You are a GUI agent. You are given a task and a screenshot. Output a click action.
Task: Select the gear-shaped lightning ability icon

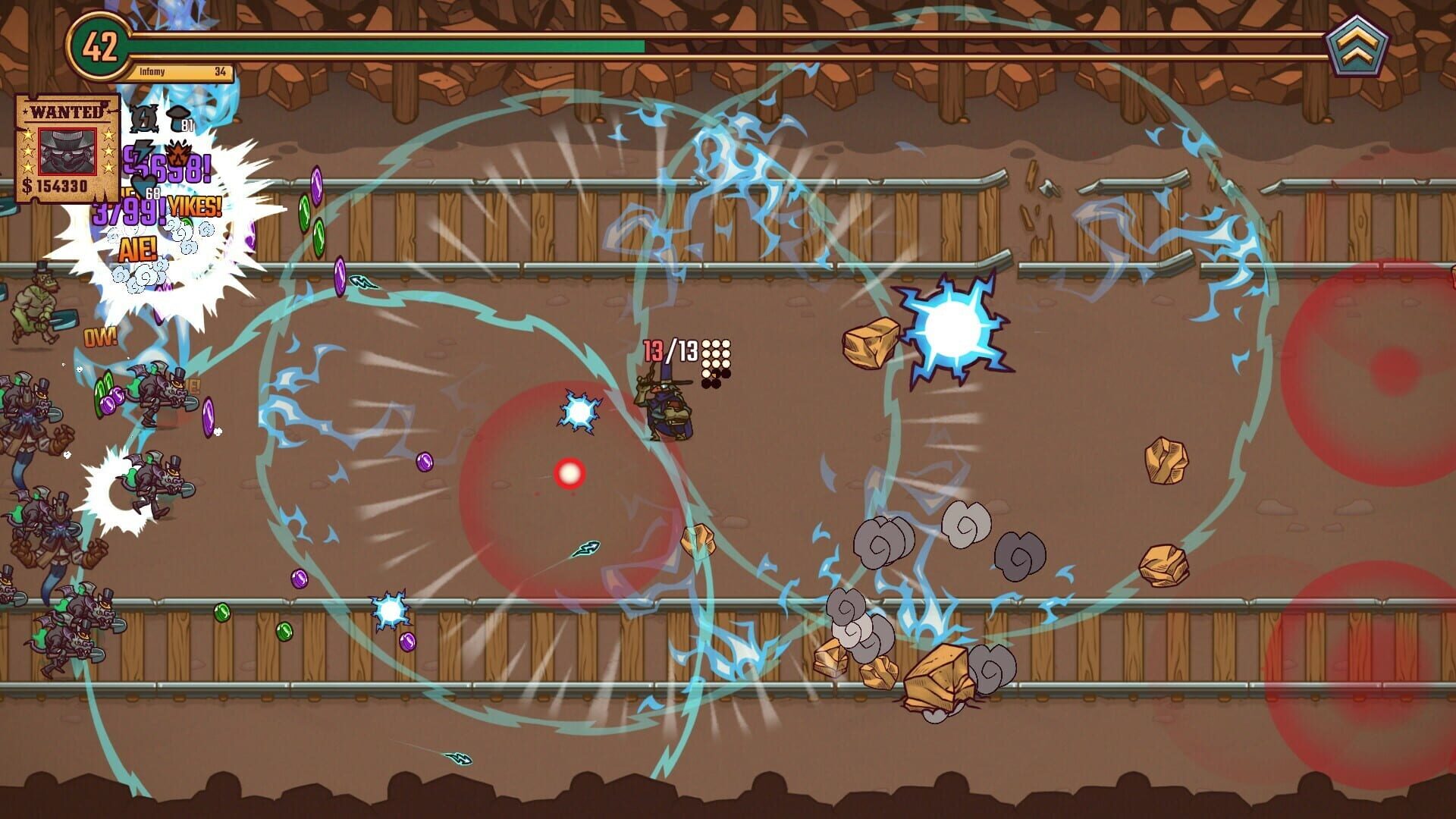point(143,118)
